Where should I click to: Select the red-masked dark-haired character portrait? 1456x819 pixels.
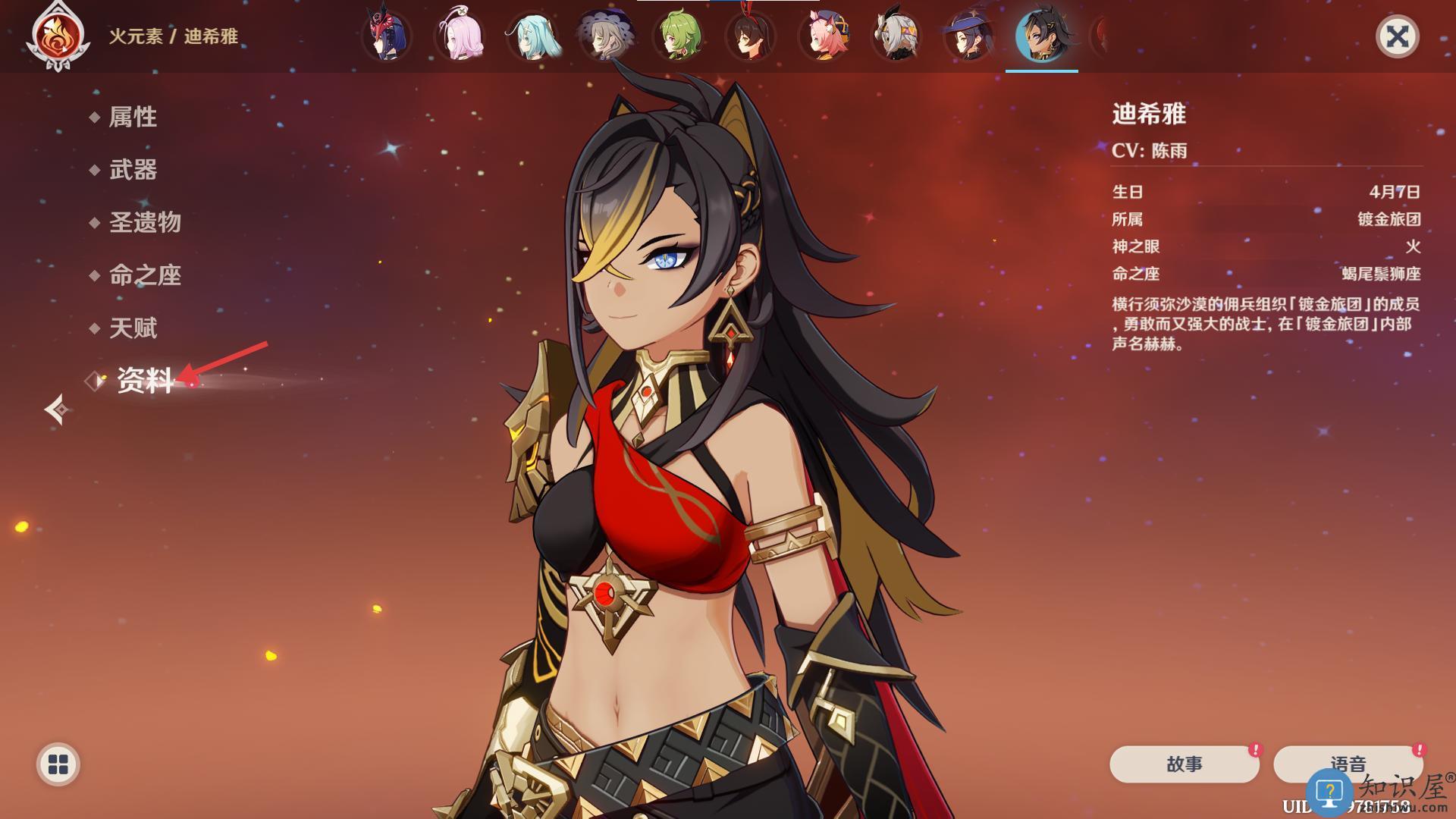(x=386, y=36)
